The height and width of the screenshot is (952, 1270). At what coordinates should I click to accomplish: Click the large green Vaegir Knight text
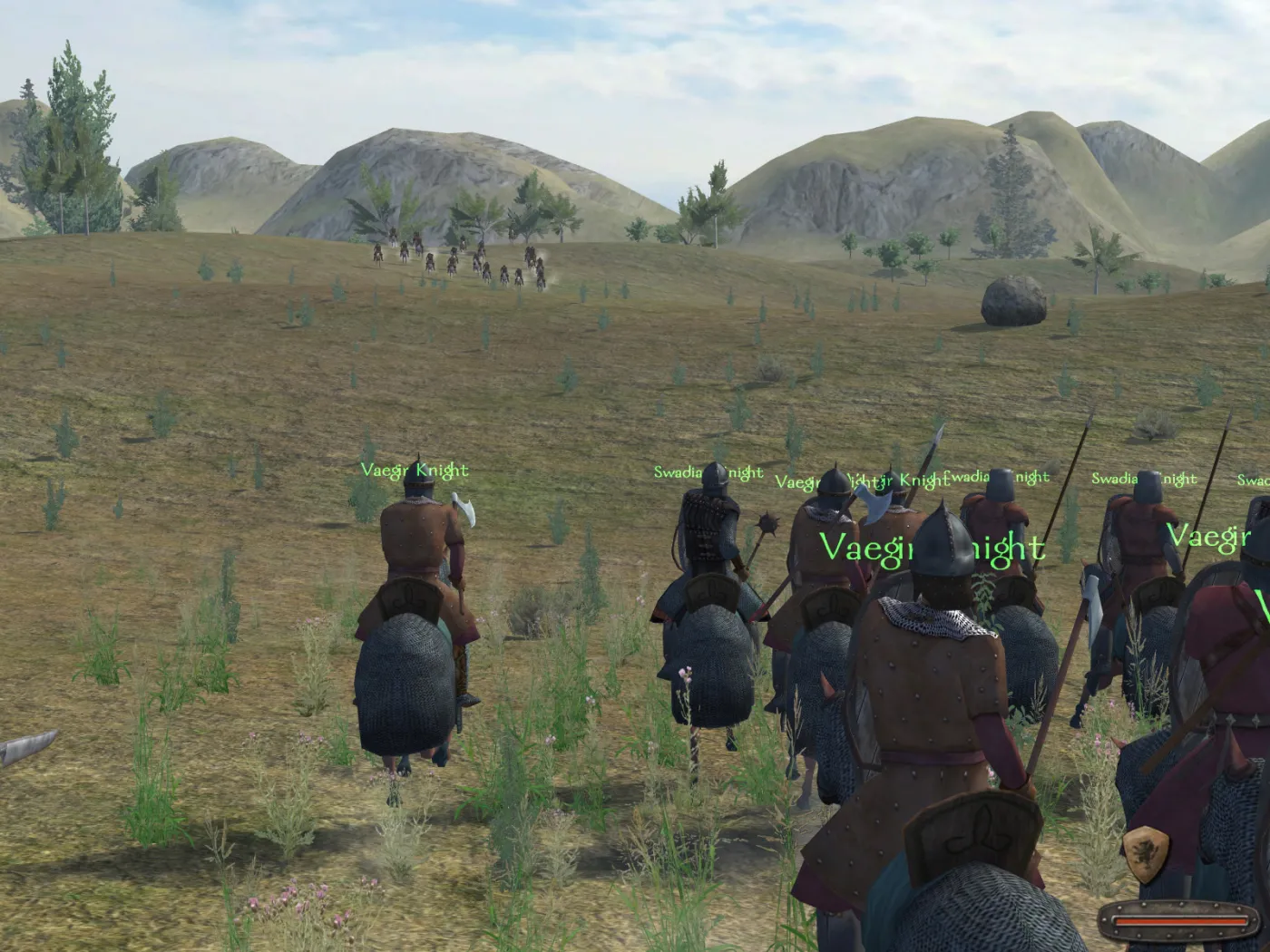pyautogui.click(x=932, y=547)
